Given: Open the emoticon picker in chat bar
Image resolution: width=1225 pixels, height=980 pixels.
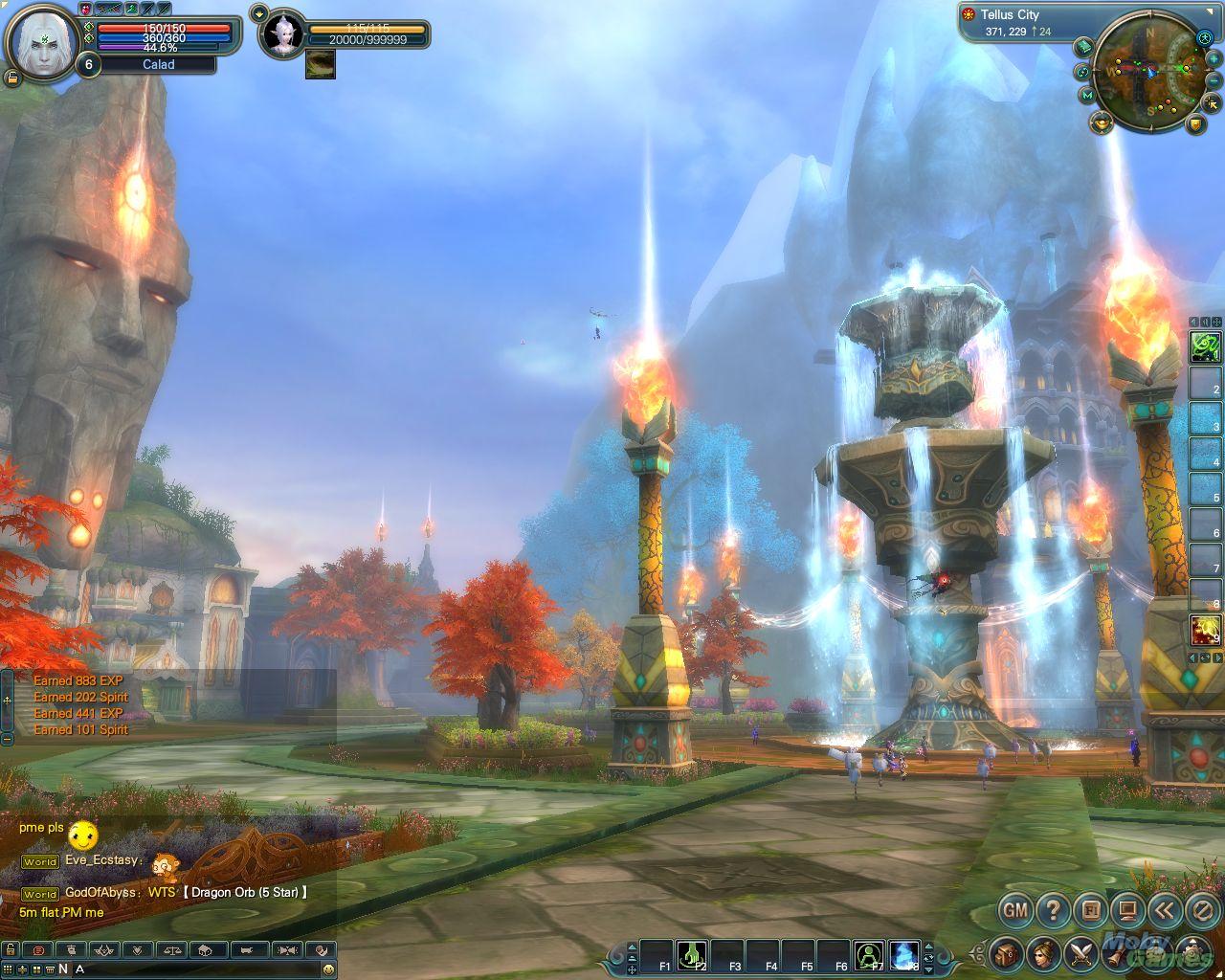Looking at the screenshot, I should (328, 969).
